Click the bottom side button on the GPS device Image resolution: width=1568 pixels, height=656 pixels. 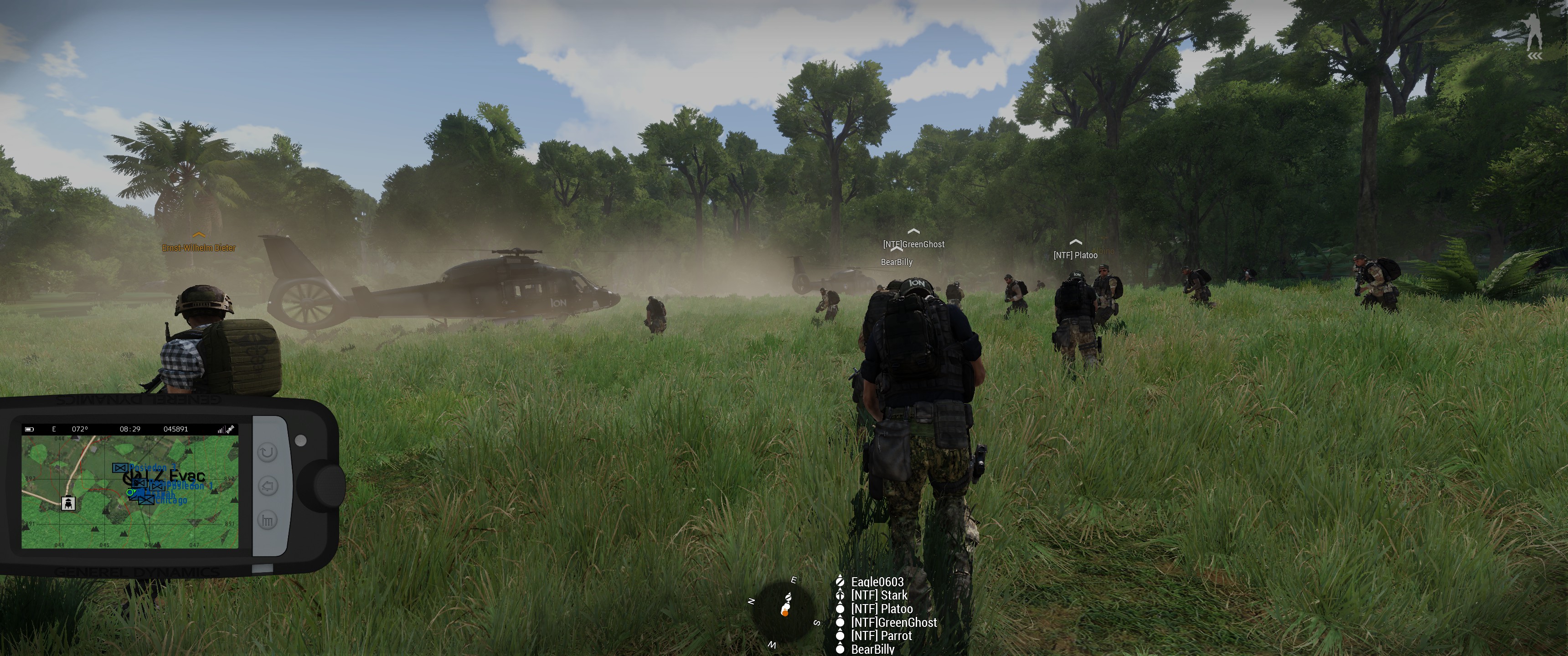pos(268,520)
